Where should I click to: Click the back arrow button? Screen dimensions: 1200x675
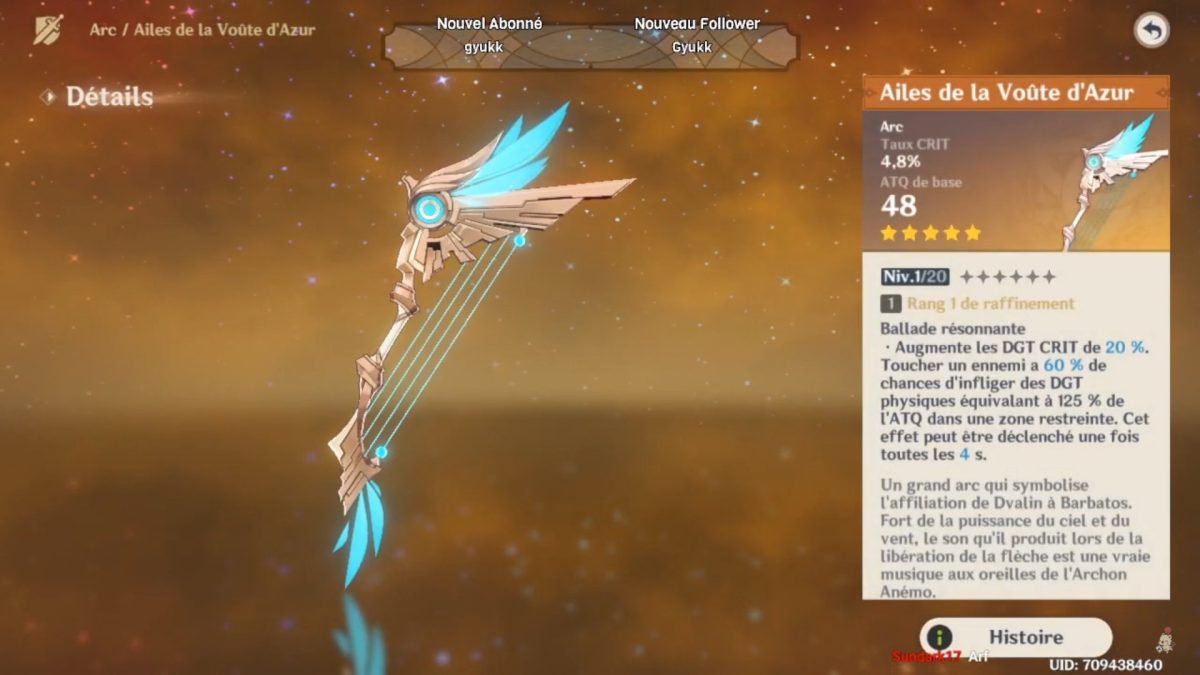pyautogui.click(x=1151, y=31)
